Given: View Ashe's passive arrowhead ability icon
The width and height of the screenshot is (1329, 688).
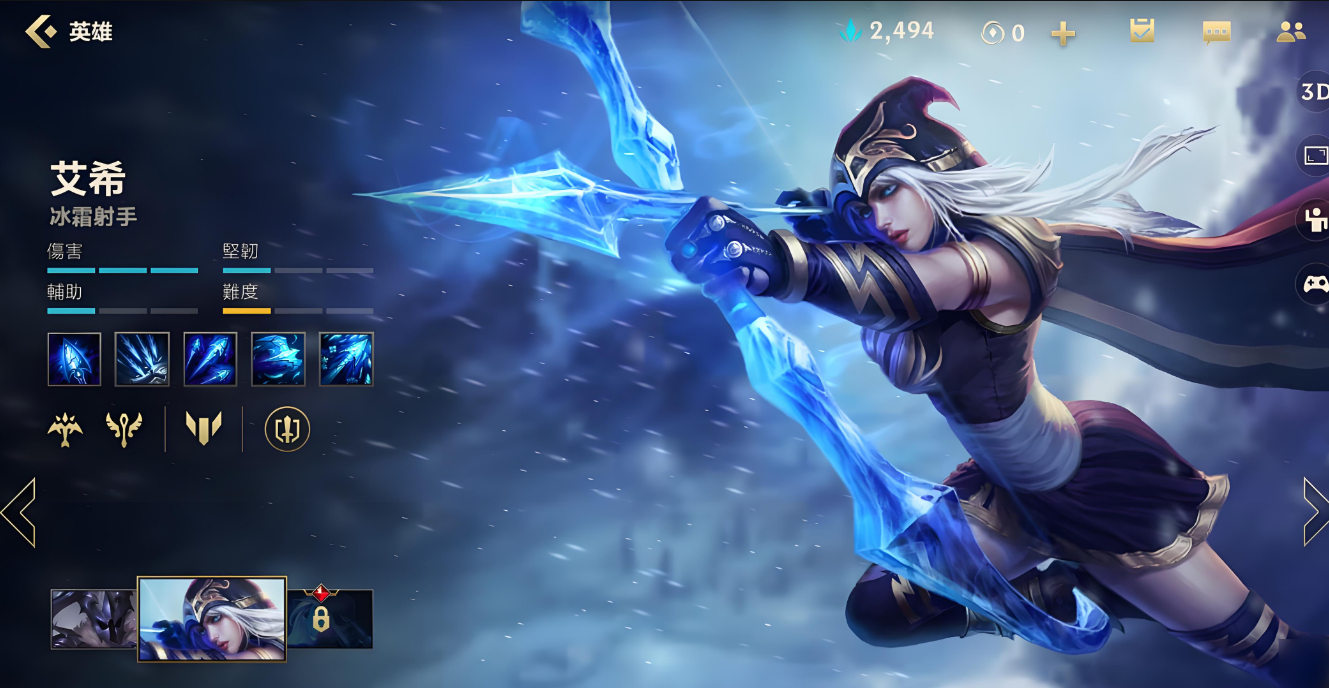Looking at the screenshot, I should (x=74, y=359).
